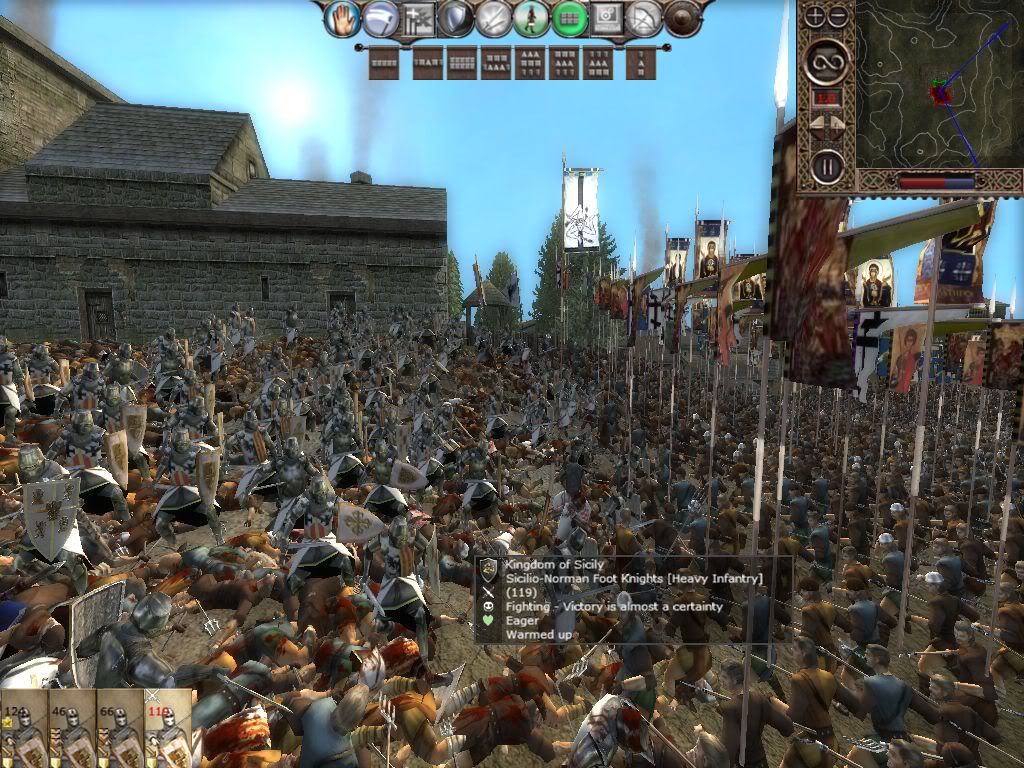
Task: Click the halt order hand icon
Action: (x=343, y=18)
